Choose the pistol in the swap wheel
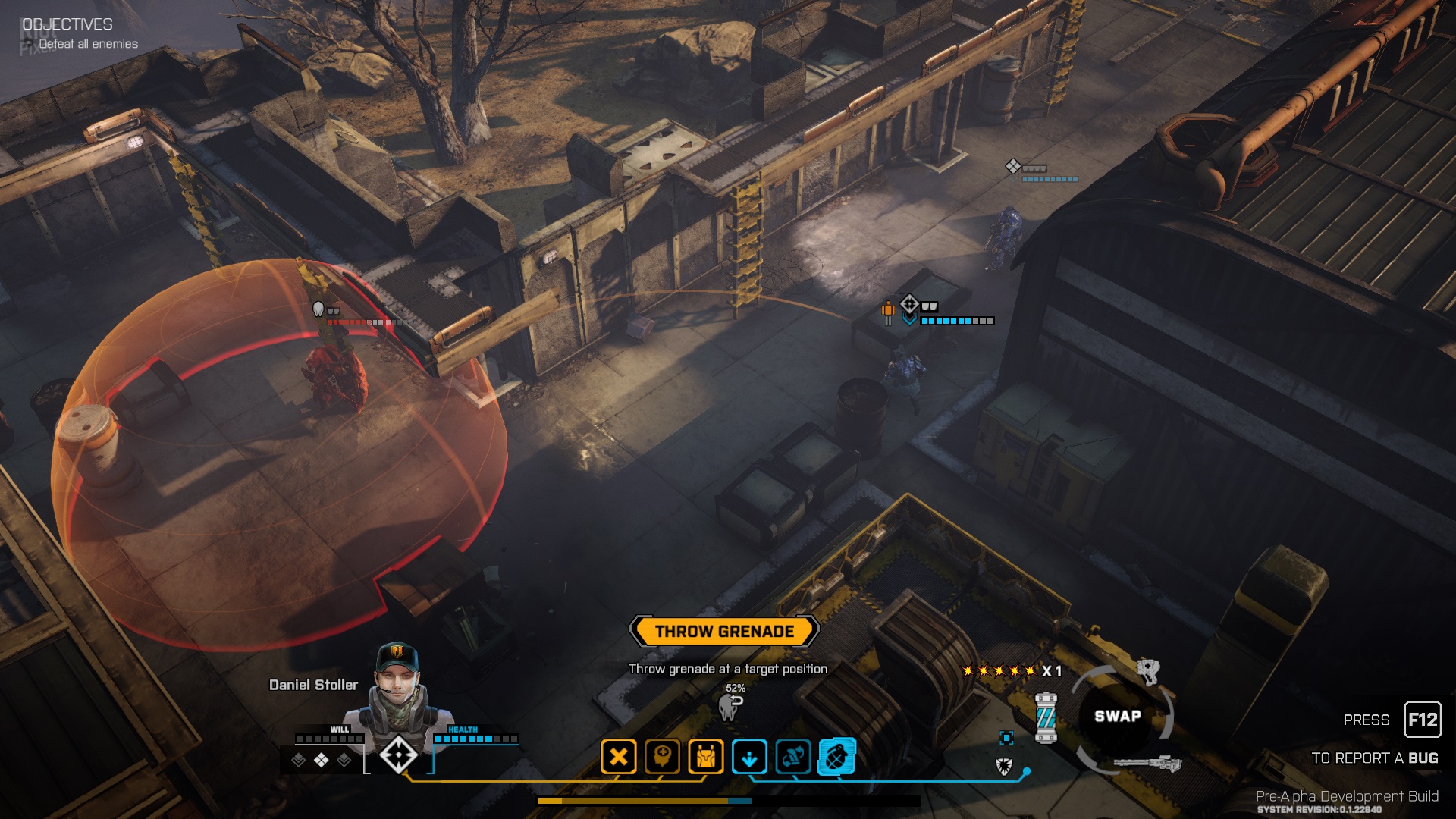Image resolution: width=1456 pixels, height=819 pixels. pos(1149,670)
